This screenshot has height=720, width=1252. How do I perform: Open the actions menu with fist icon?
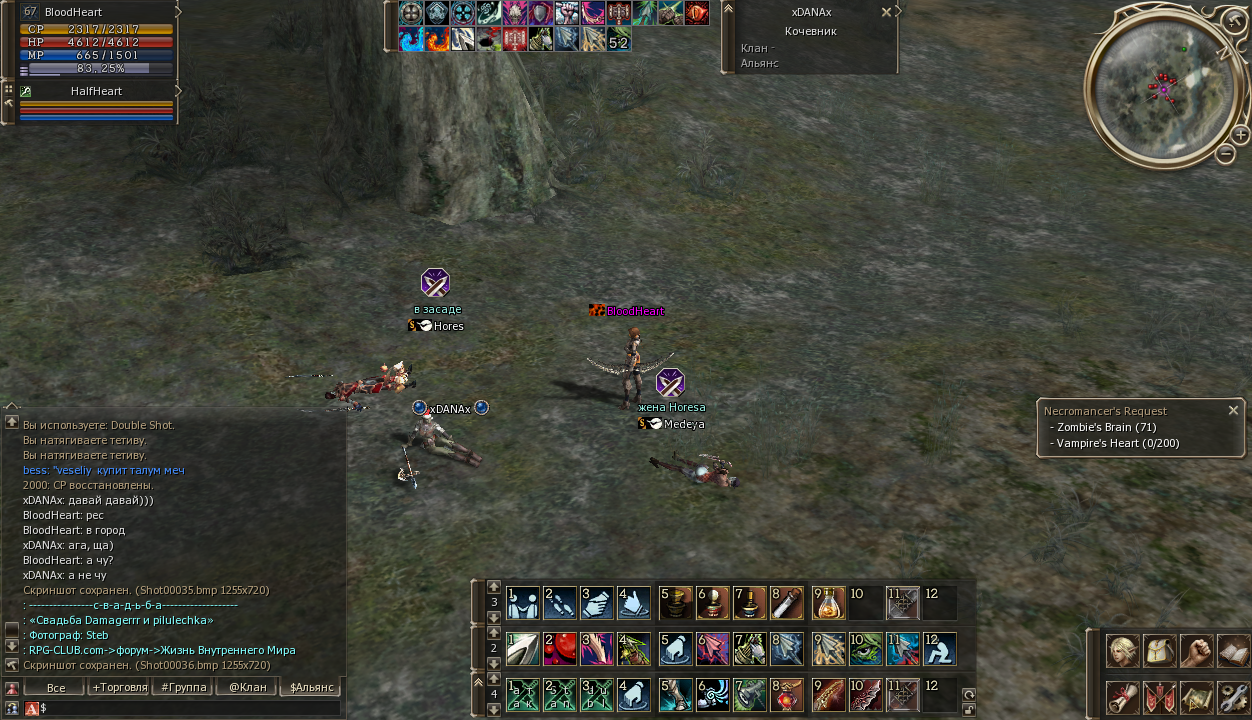click(x=1197, y=651)
